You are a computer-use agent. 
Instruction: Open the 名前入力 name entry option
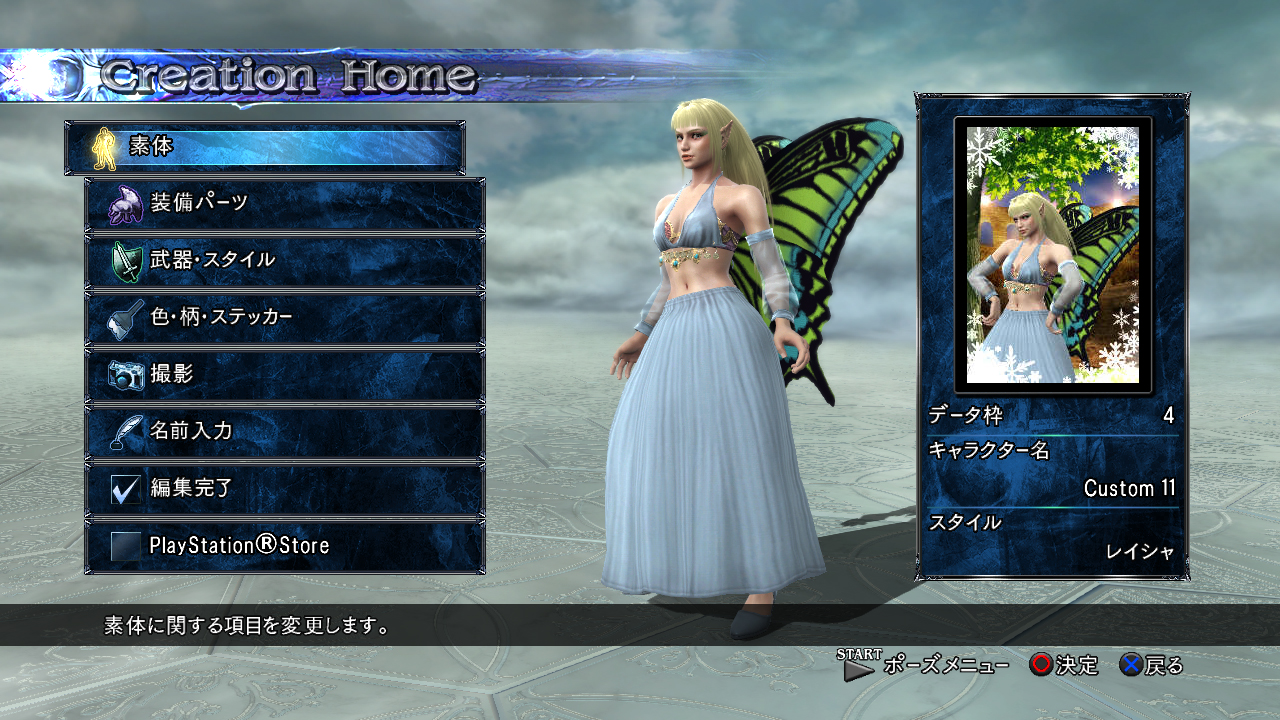tap(285, 432)
